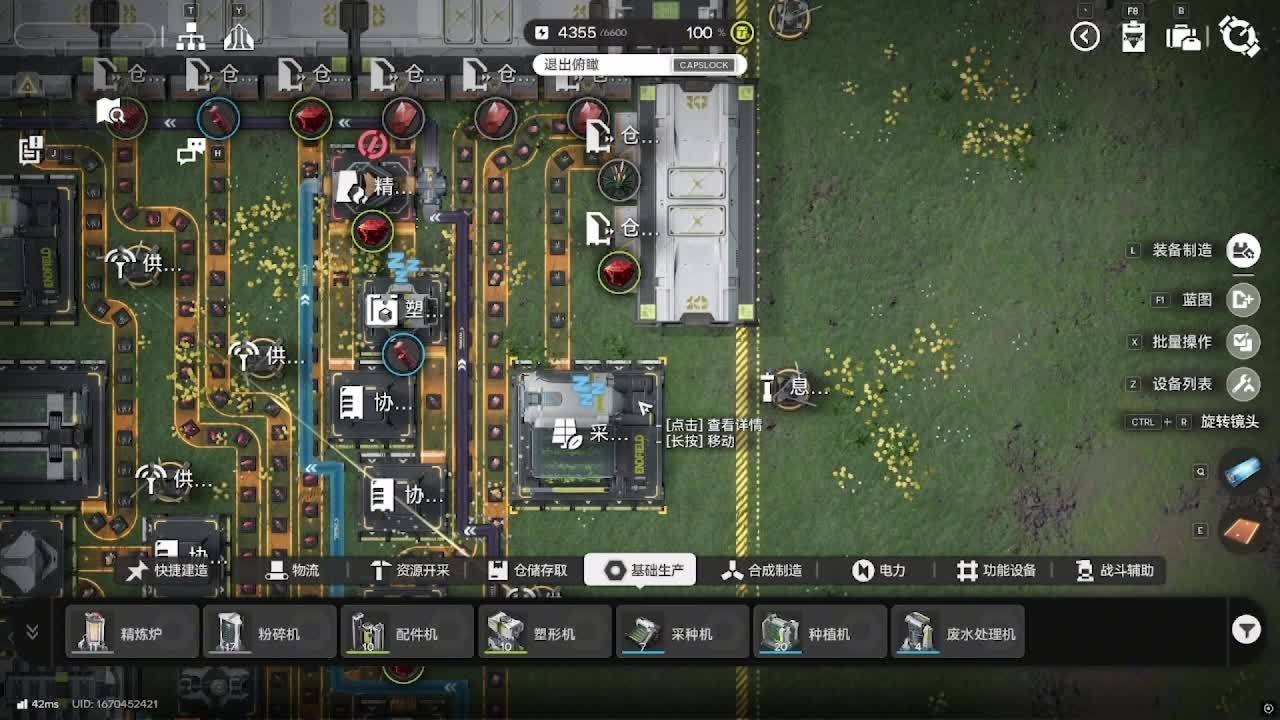The width and height of the screenshot is (1280, 720).
Task: Choose the 粉碎机 from the build bar
Action: point(270,633)
